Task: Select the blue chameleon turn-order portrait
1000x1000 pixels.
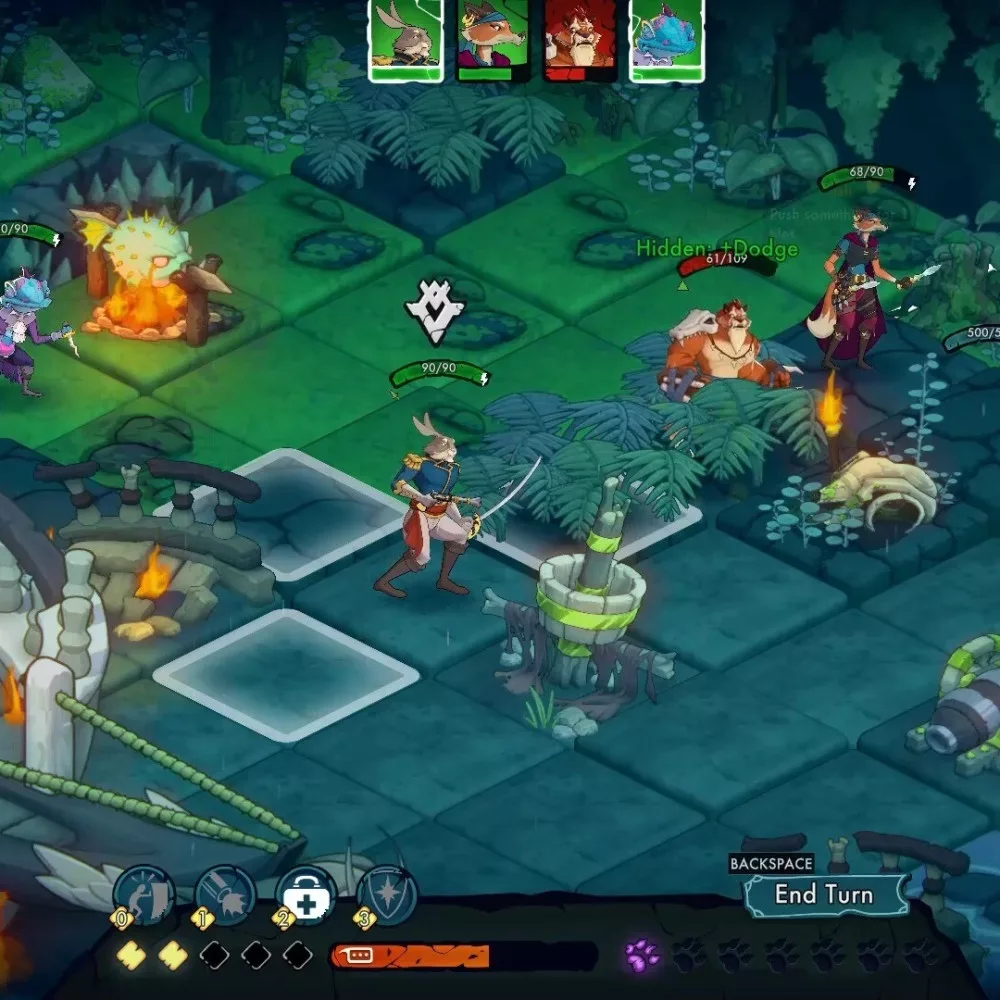Action: [x=667, y=38]
